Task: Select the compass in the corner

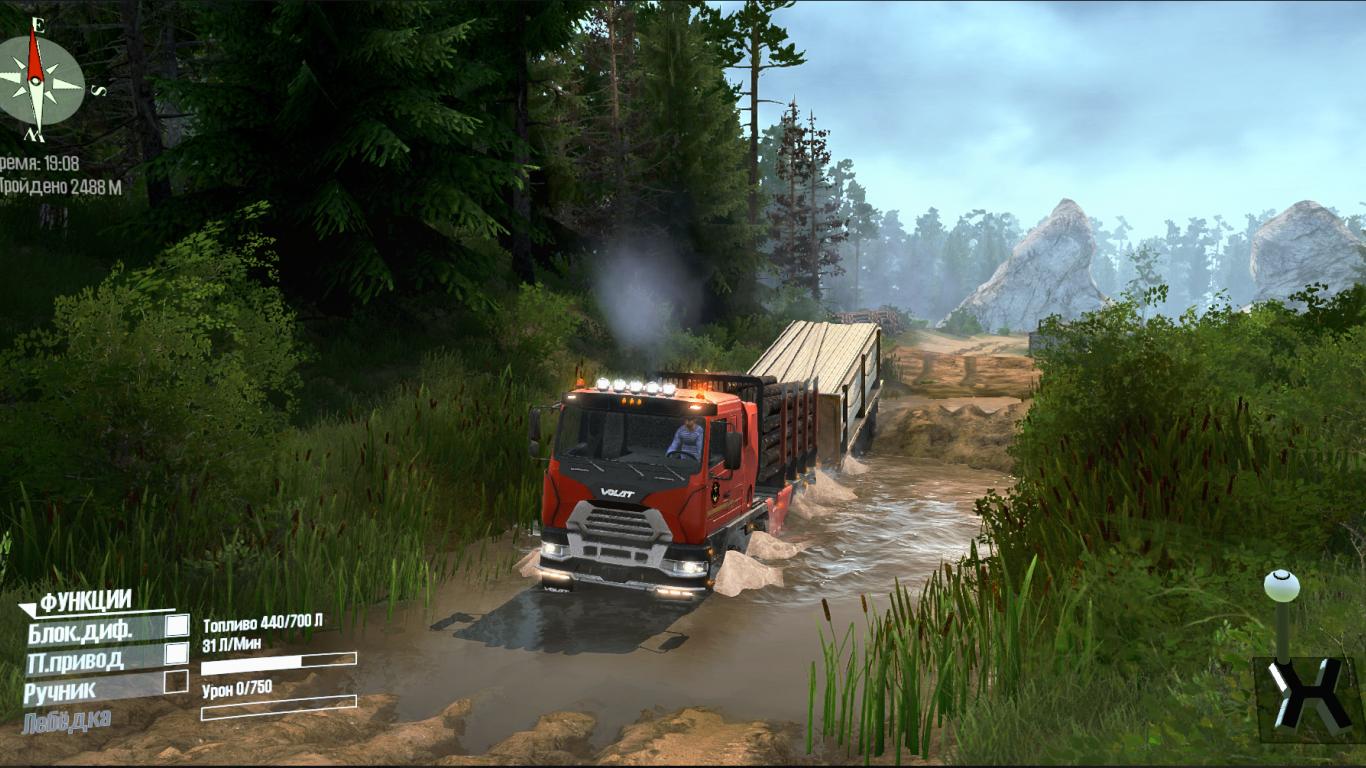Action: click(38, 78)
